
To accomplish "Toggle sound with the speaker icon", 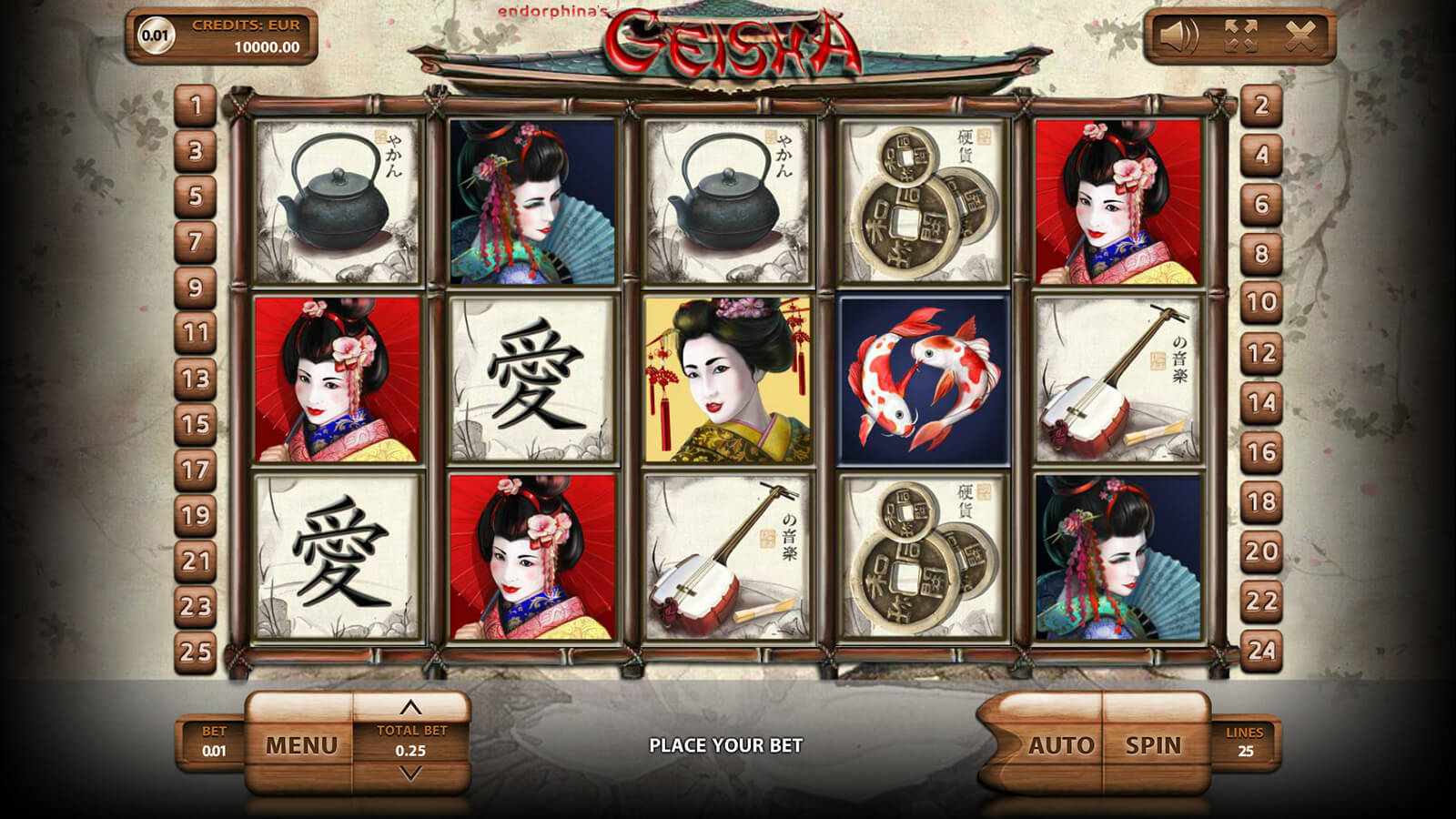I will (1178, 37).
